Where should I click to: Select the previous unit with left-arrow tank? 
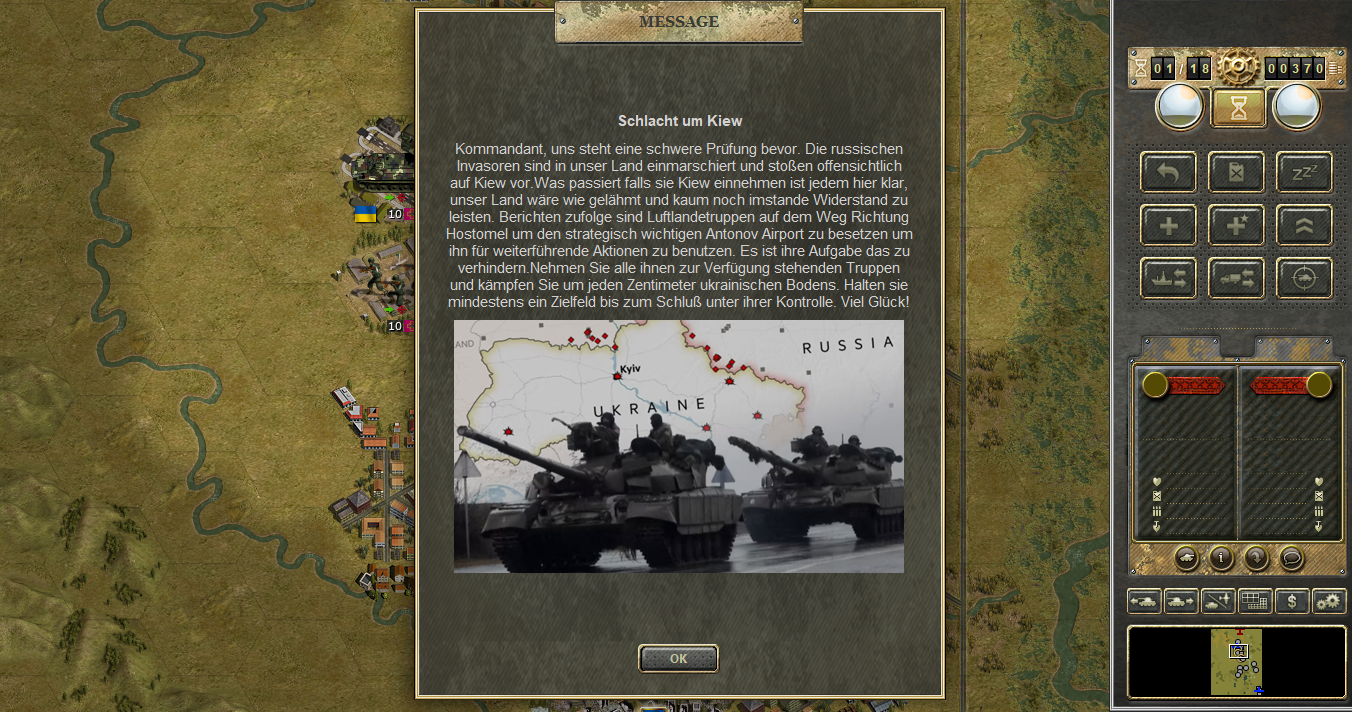[x=1144, y=601]
